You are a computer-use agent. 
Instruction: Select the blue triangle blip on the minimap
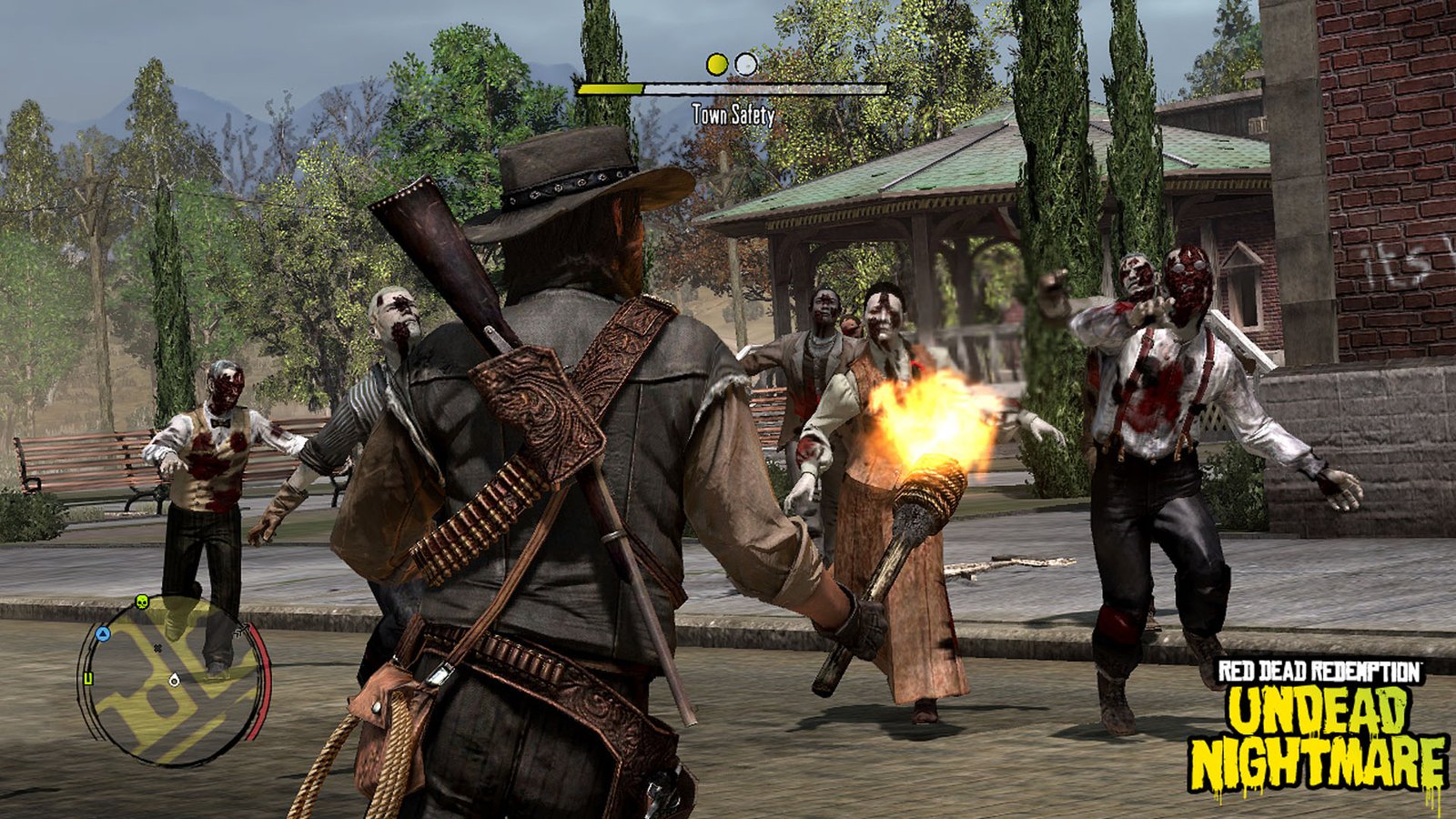point(103,633)
